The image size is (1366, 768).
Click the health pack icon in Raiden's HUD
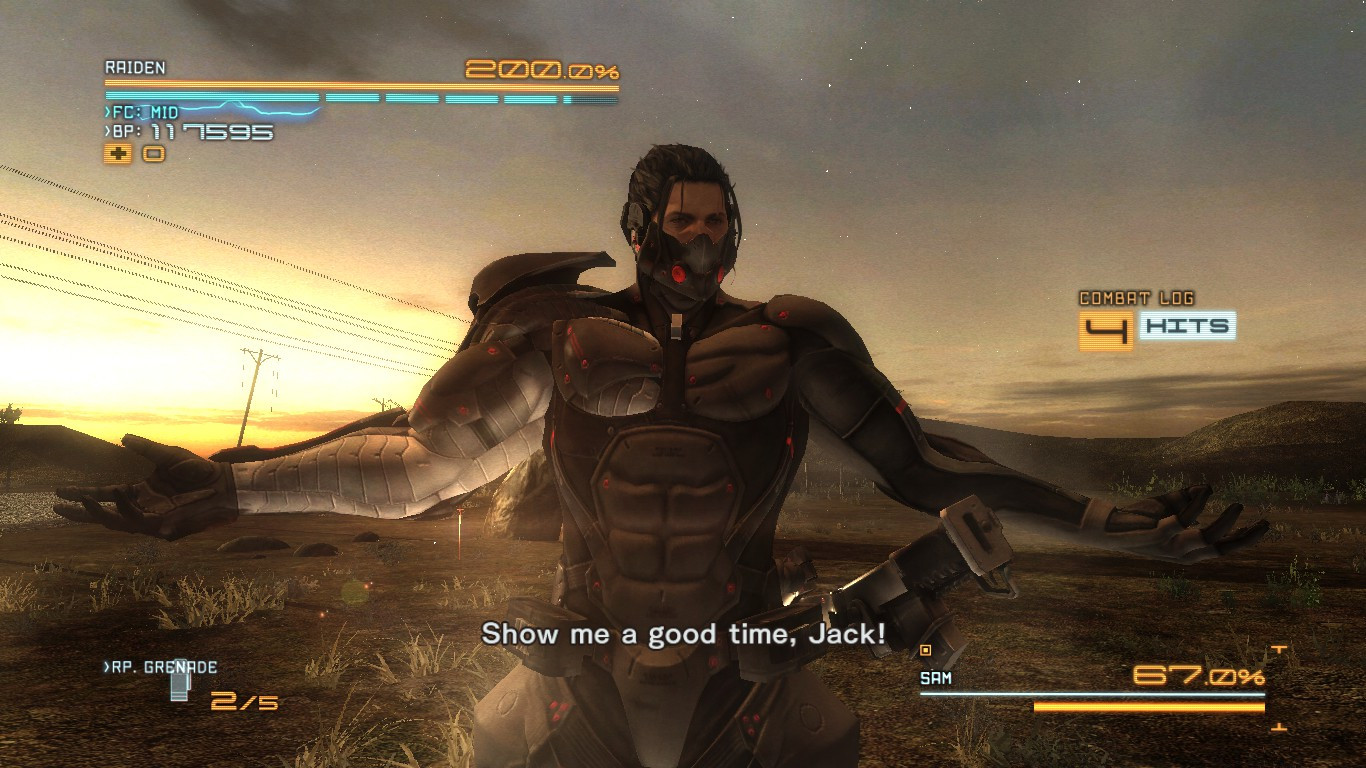coord(120,154)
